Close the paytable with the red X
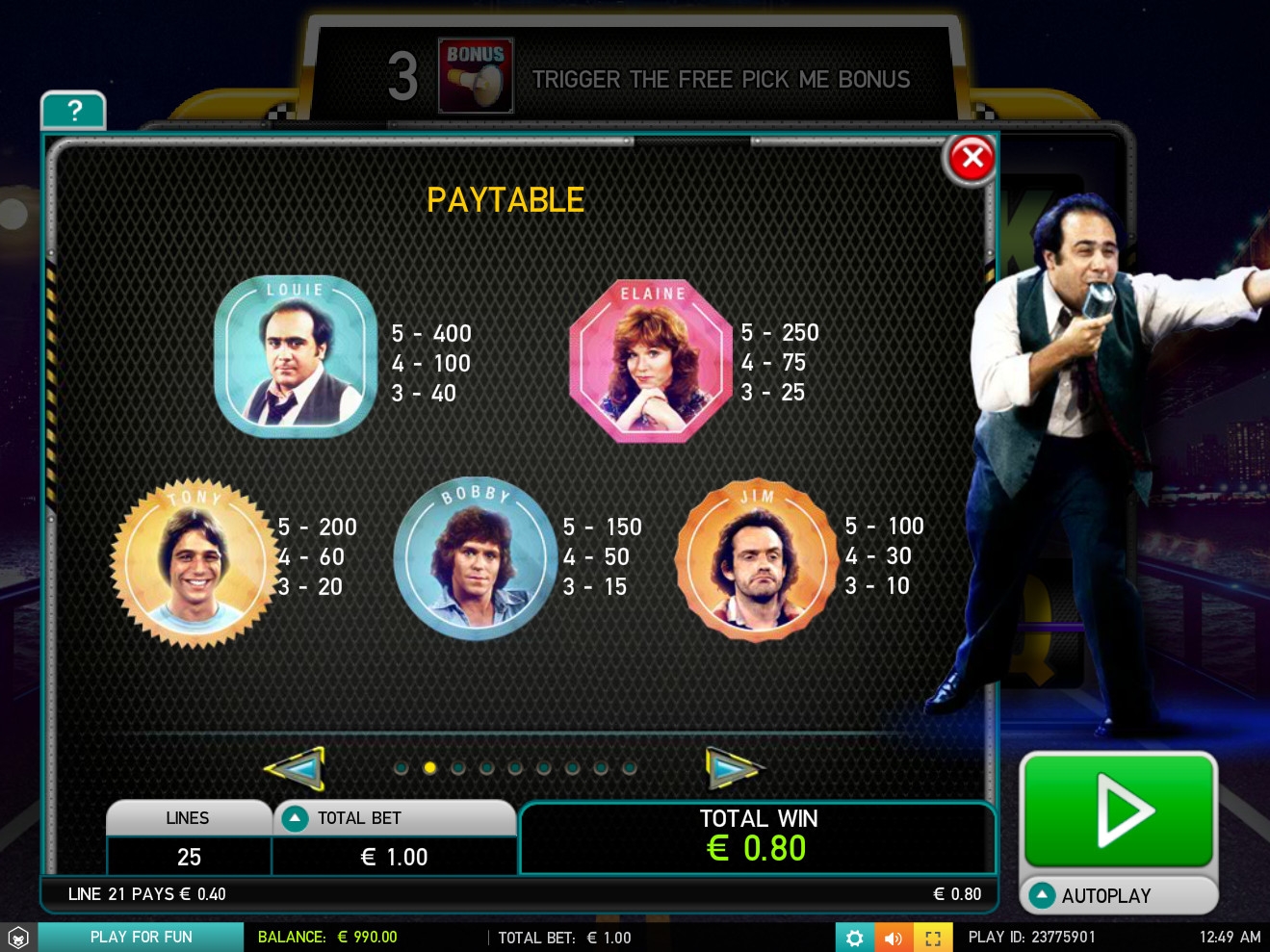Viewport: 1270px width, 952px height. tap(972, 159)
